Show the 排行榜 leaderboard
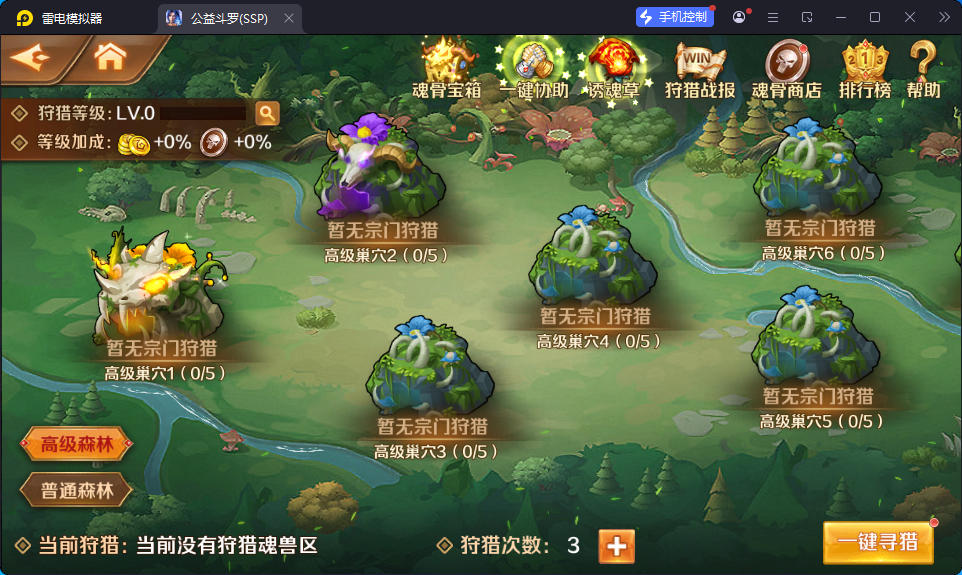 865,67
